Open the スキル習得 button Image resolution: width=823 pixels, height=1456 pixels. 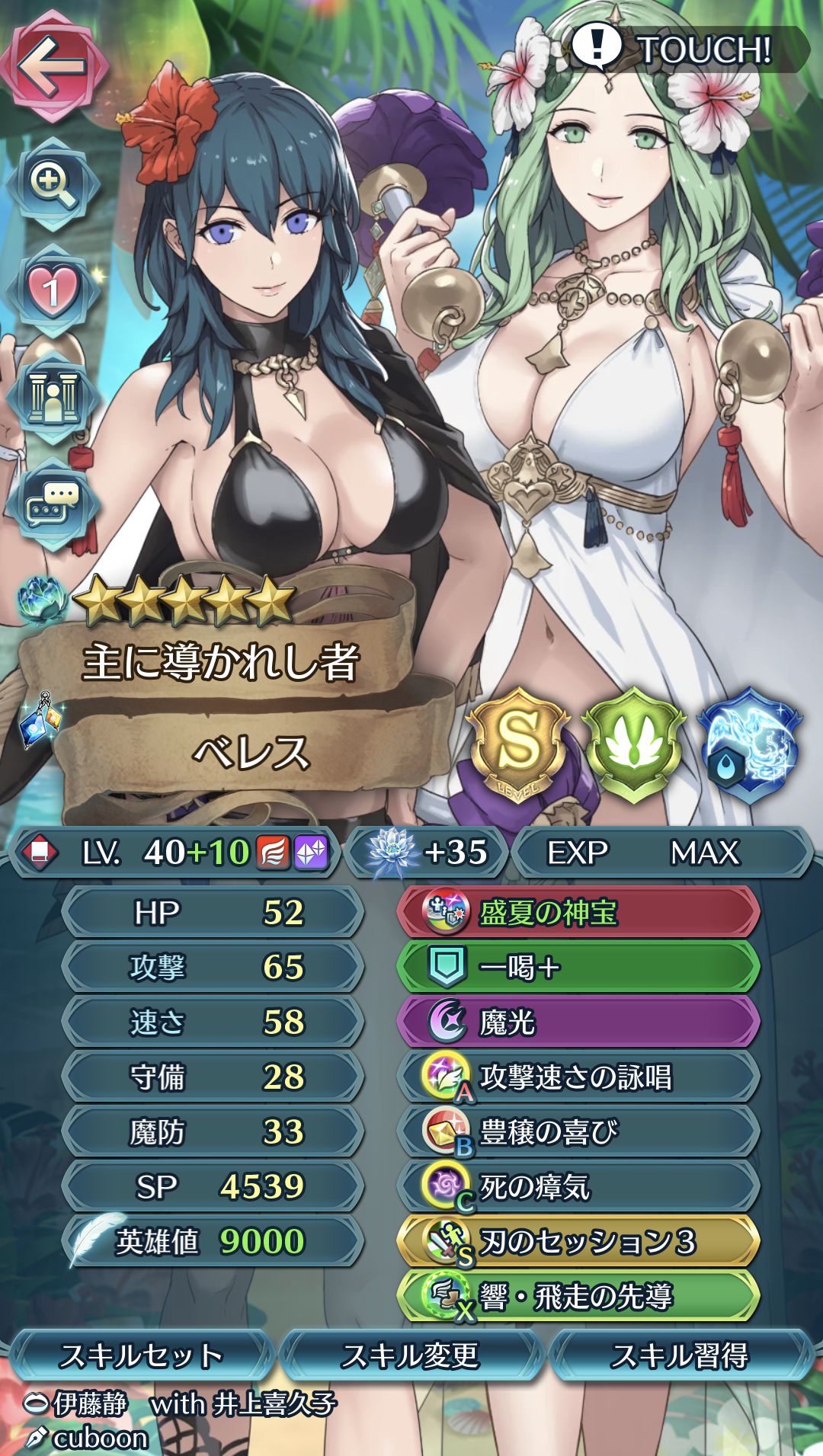(680, 1356)
